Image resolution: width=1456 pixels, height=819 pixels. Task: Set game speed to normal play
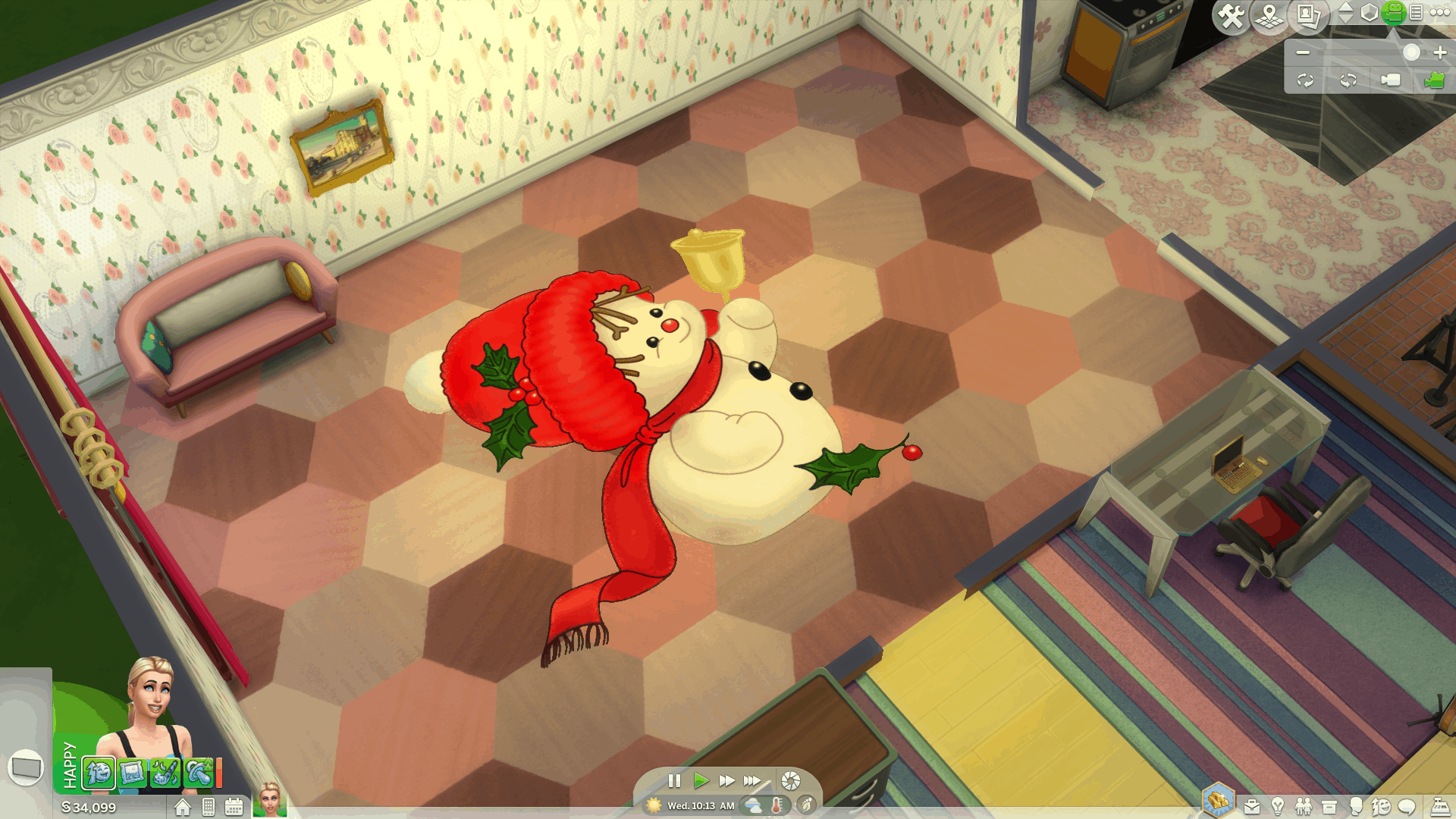click(701, 780)
